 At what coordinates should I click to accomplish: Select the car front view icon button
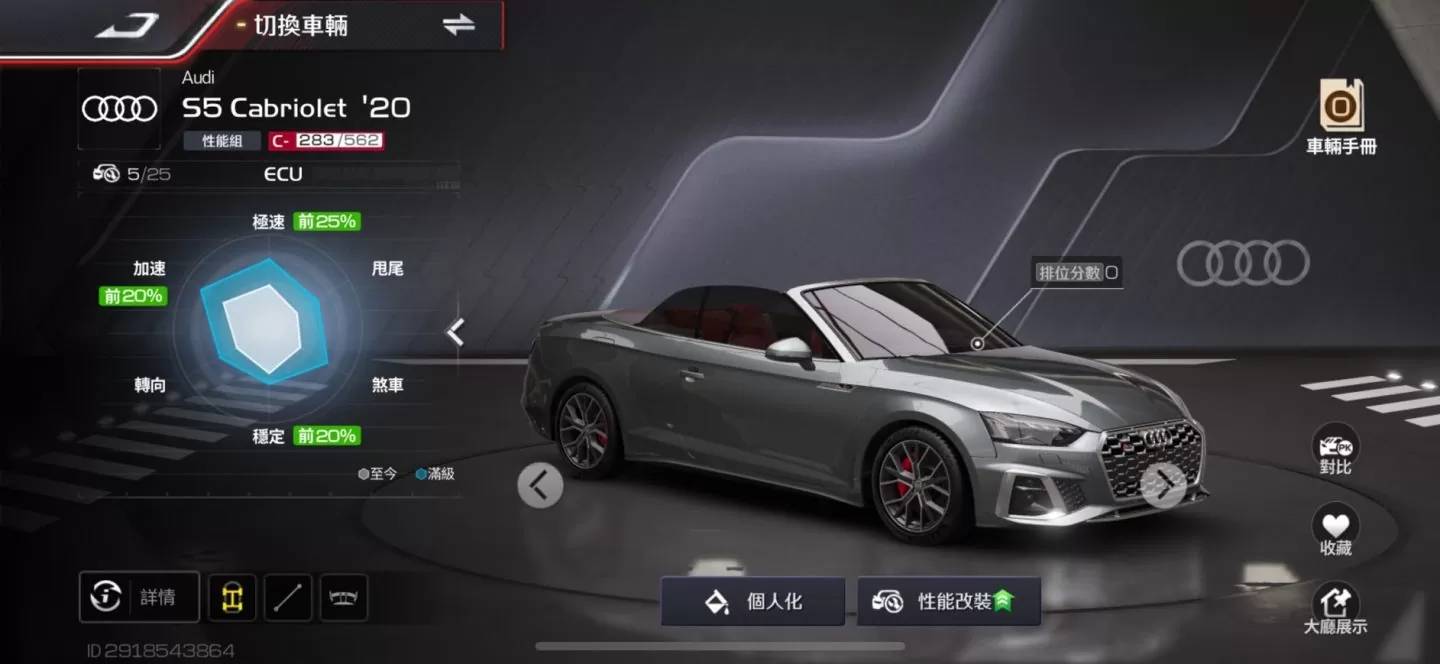344,597
